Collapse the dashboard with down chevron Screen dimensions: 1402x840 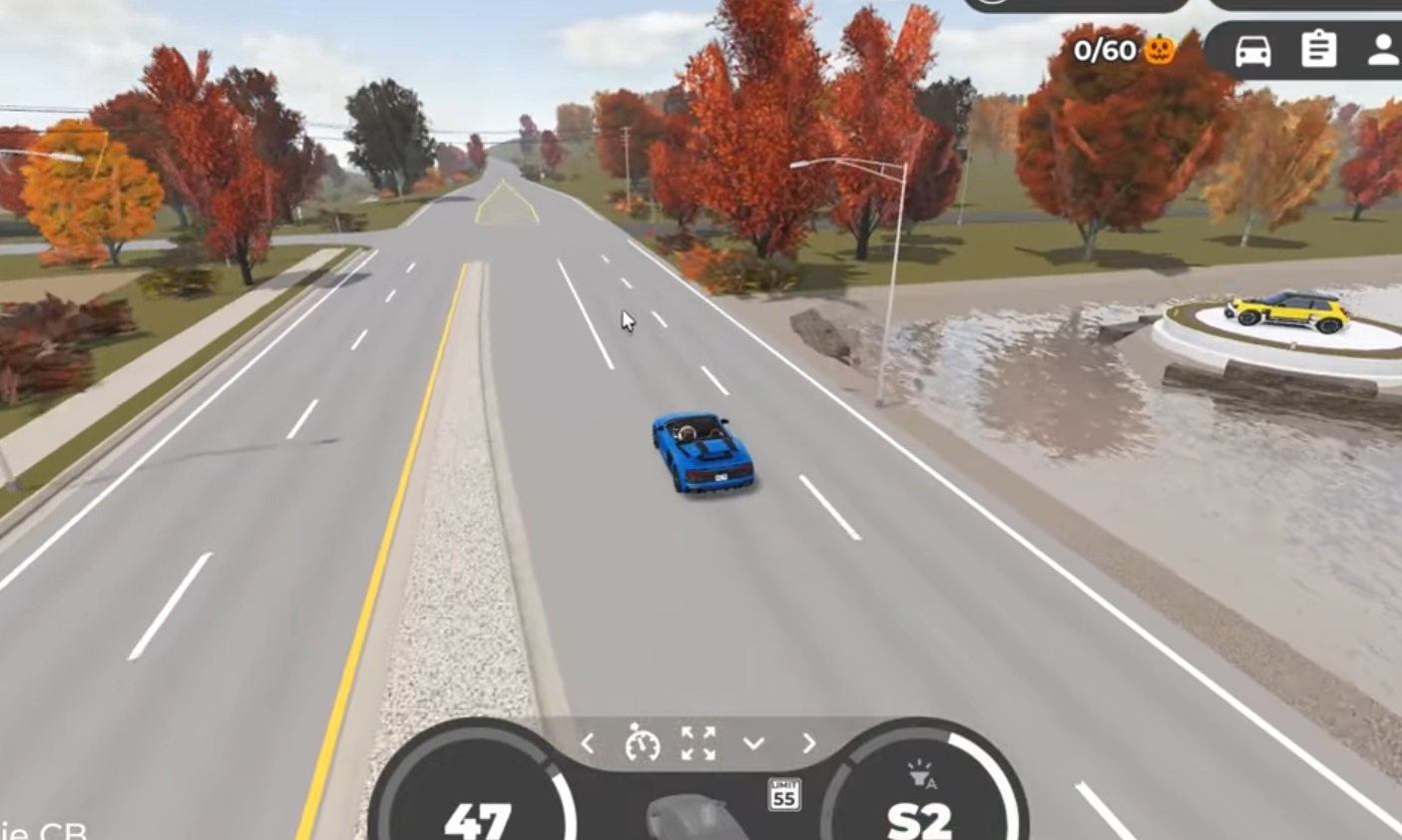click(x=753, y=744)
